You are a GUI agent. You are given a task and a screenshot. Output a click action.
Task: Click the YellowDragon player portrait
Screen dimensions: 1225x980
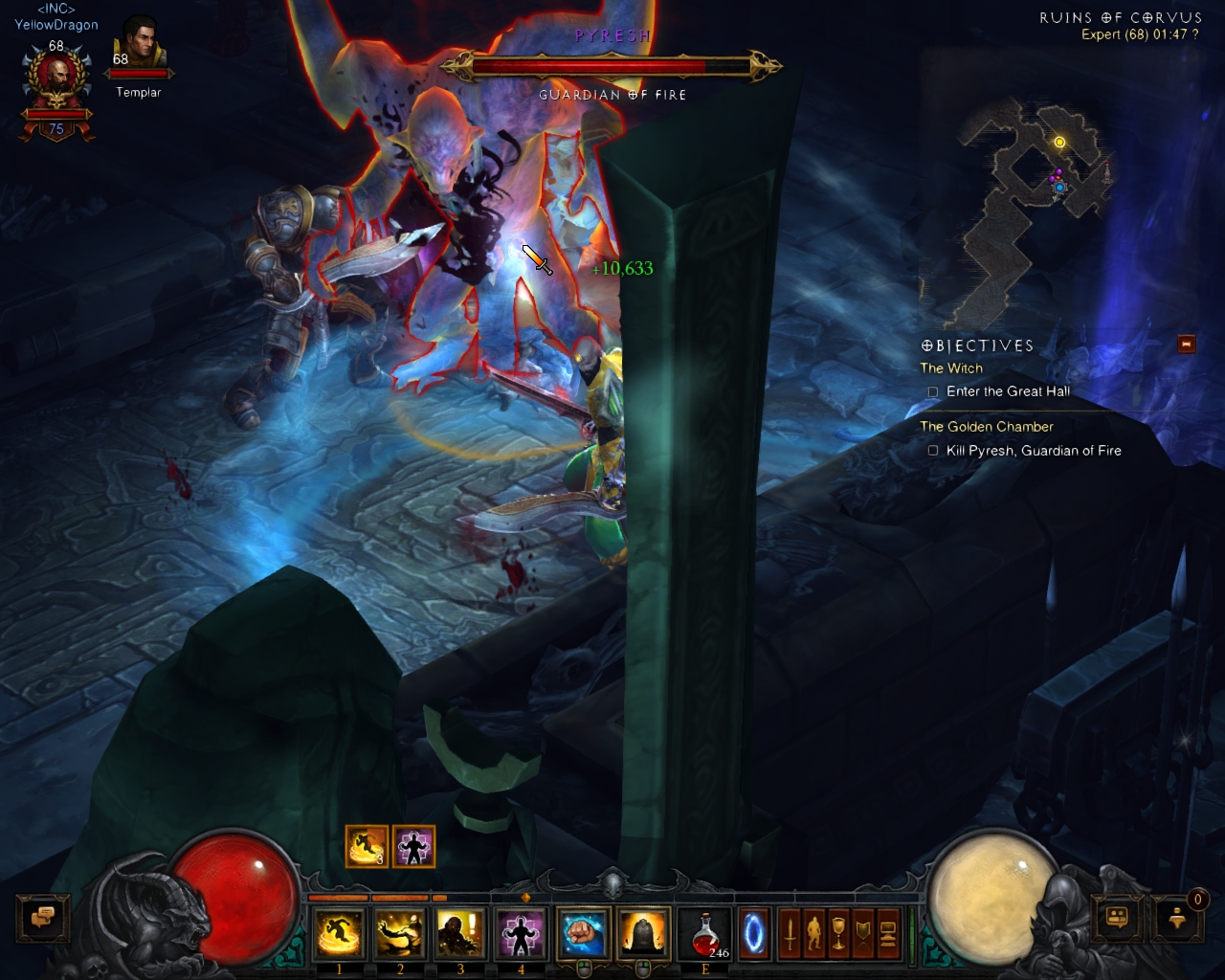(x=56, y=81)
